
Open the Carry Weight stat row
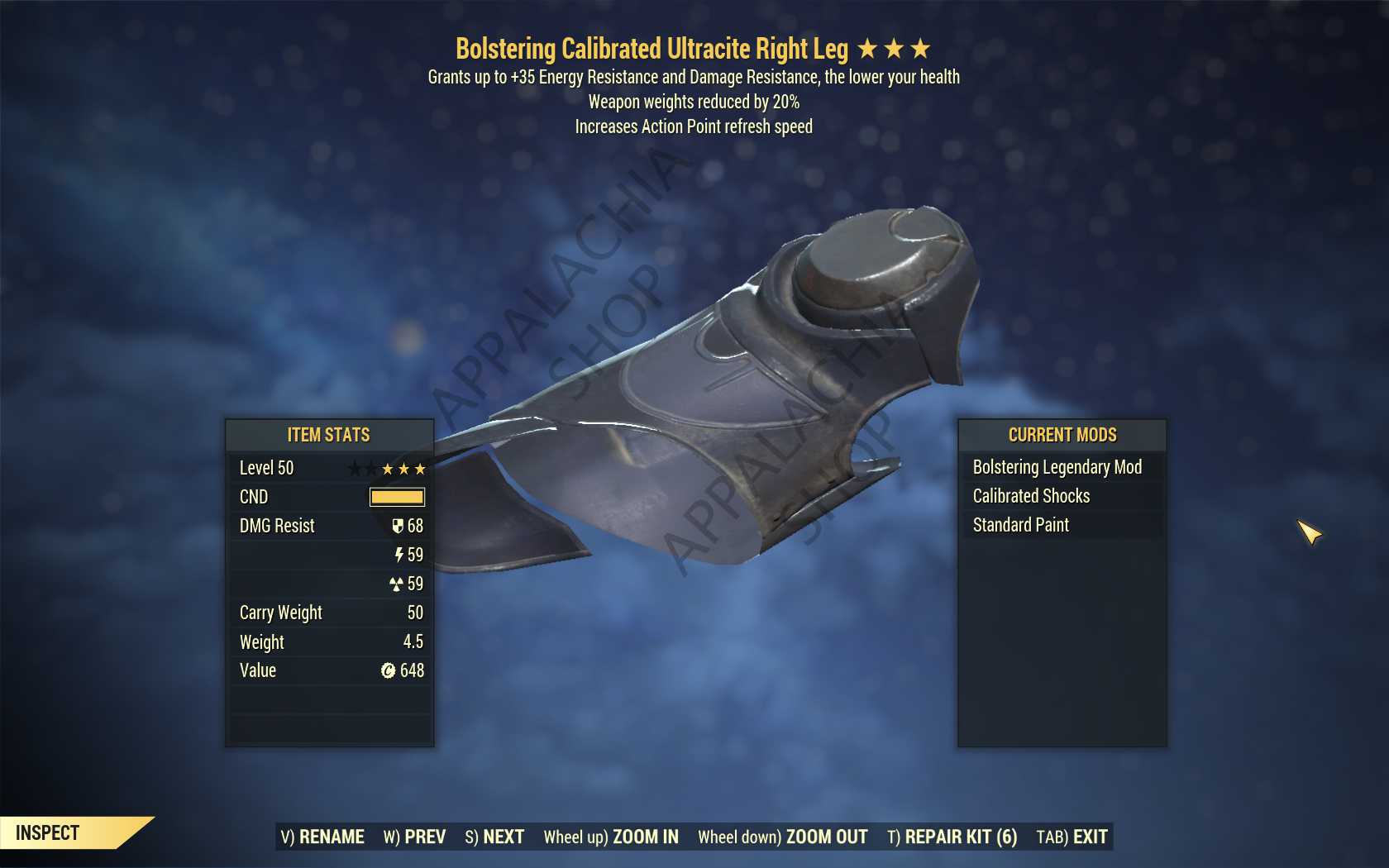pyautogui.click(x=328, y=613)
